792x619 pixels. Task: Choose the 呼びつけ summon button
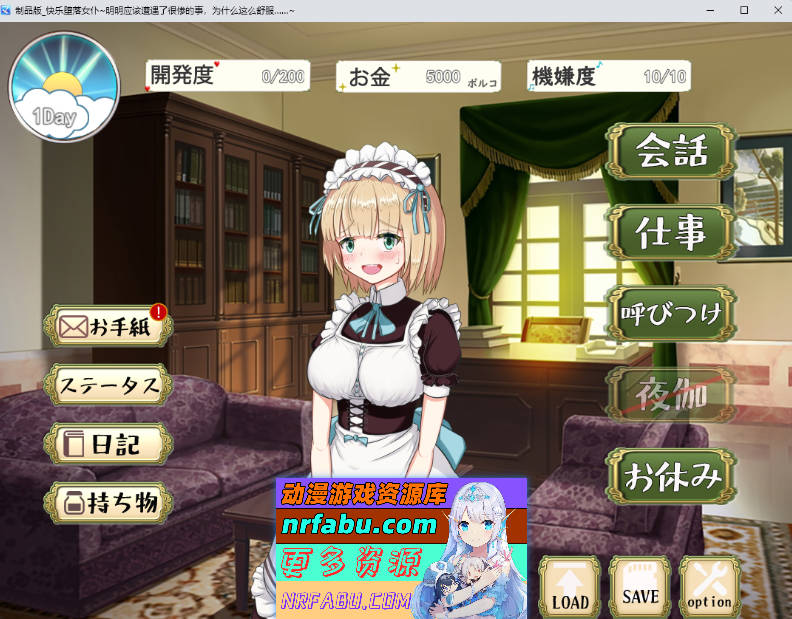pos(672,314)
